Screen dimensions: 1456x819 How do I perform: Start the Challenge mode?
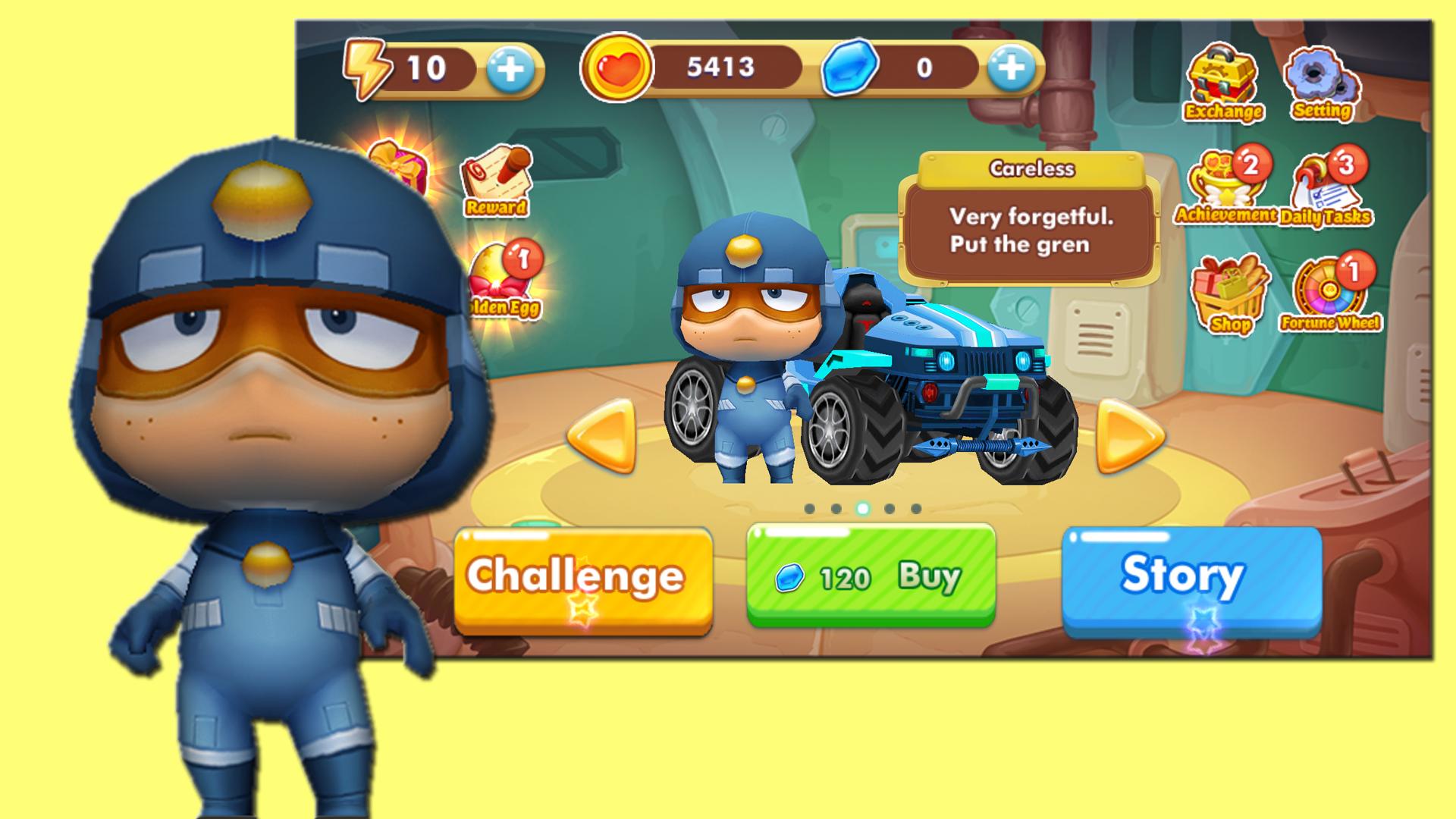(x=582, y=578)
